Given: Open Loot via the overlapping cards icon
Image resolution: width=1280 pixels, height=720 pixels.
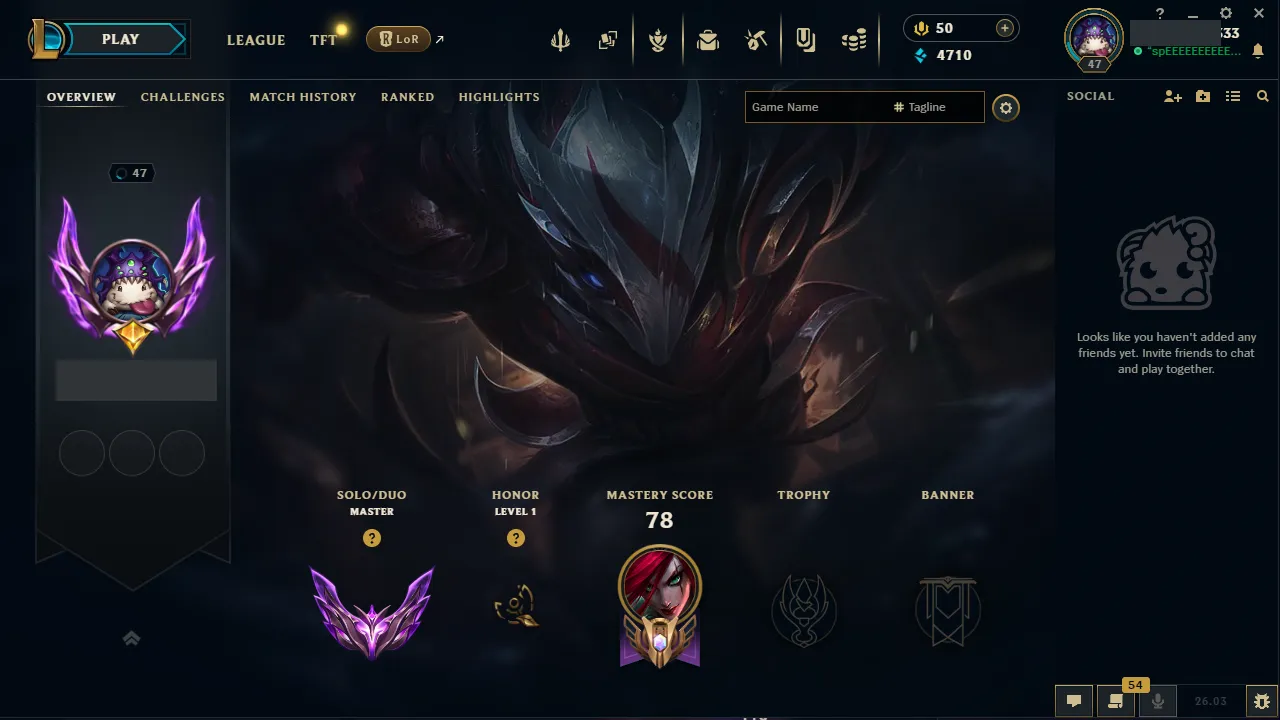Looking at the screenshot, I should (x=608, y=39).
